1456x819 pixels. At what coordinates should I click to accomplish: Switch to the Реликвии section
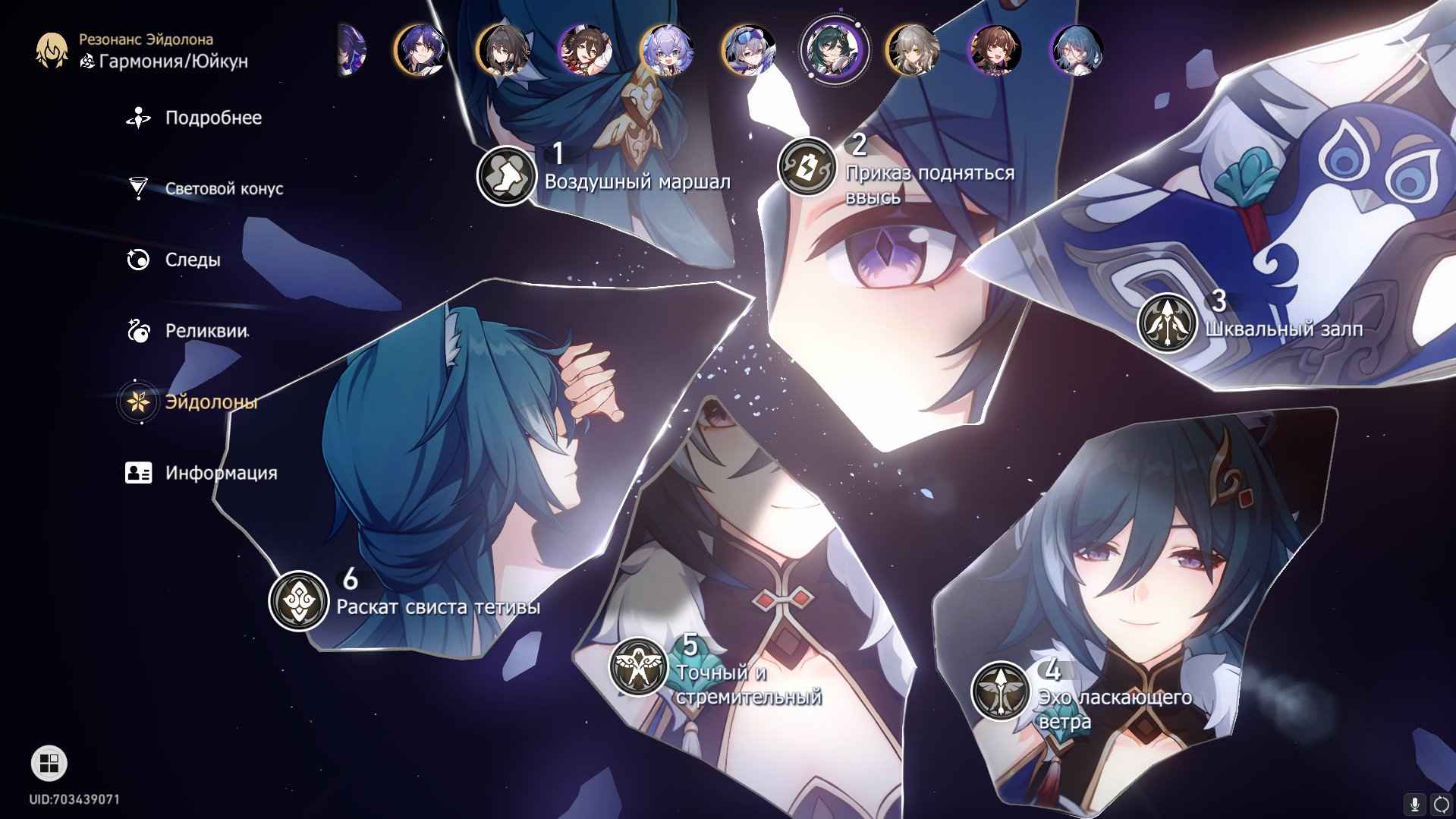(206, 331)
